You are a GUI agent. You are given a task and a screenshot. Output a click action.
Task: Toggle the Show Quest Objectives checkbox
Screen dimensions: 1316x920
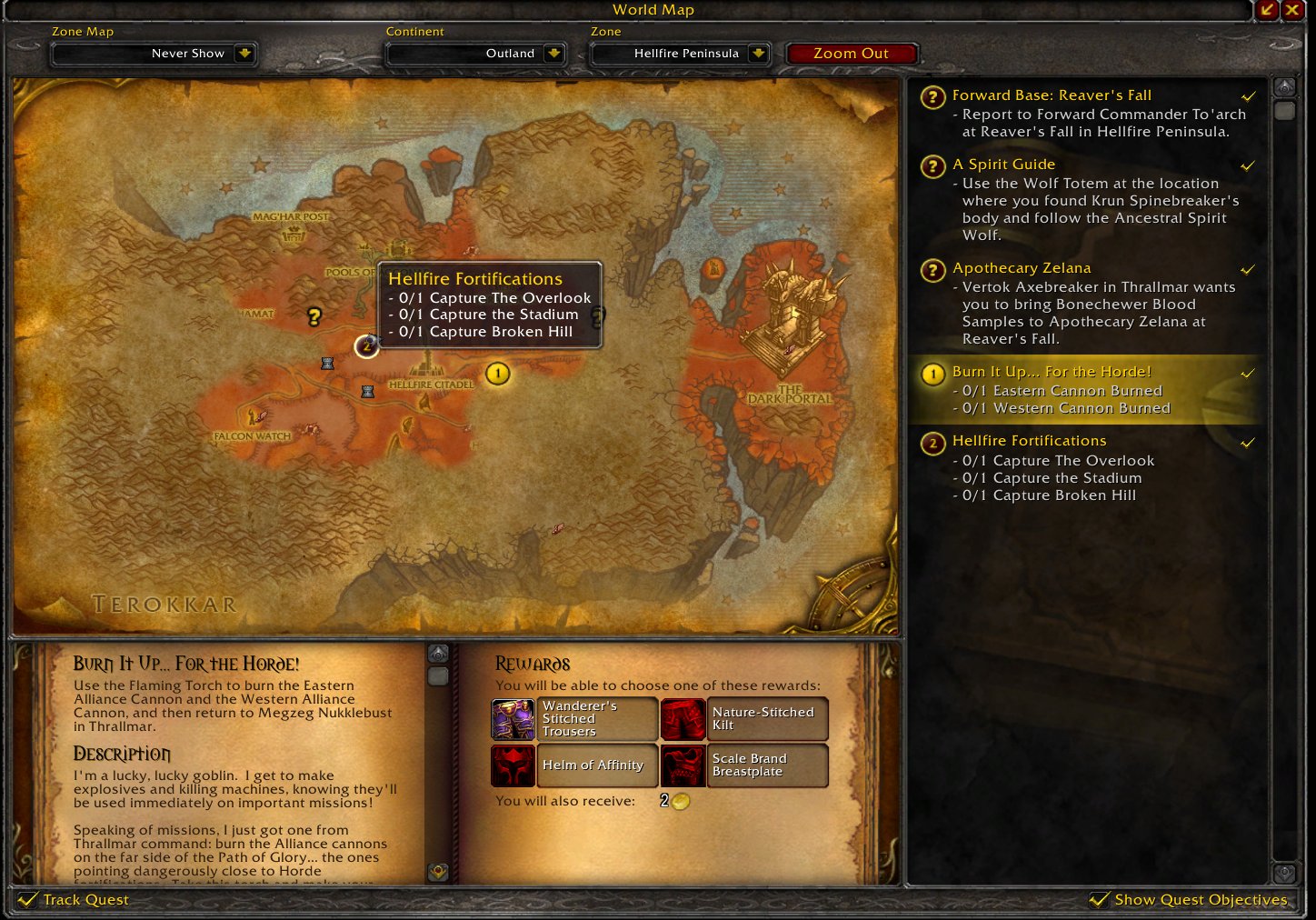1101,899
